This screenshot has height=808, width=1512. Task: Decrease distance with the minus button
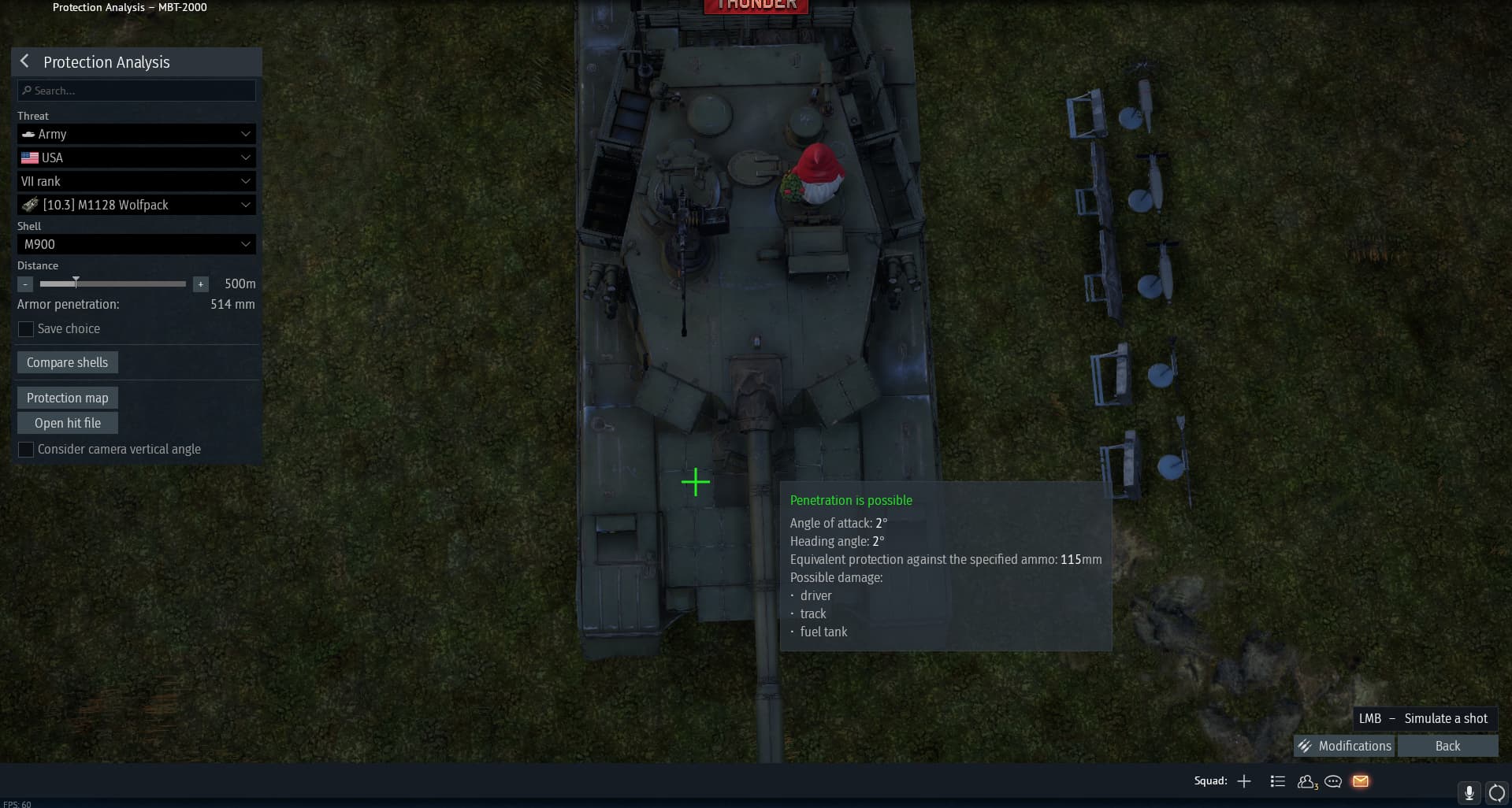tap(25, 284)
